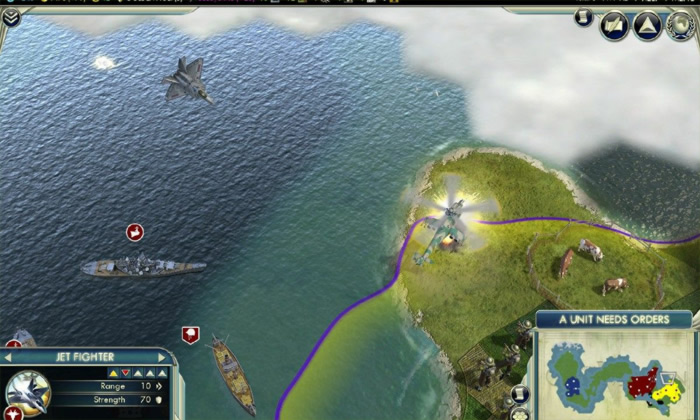Click the A Unit Needs Orders banner
Viewport: 700px width, 420px height.
[x=612, y=320]
